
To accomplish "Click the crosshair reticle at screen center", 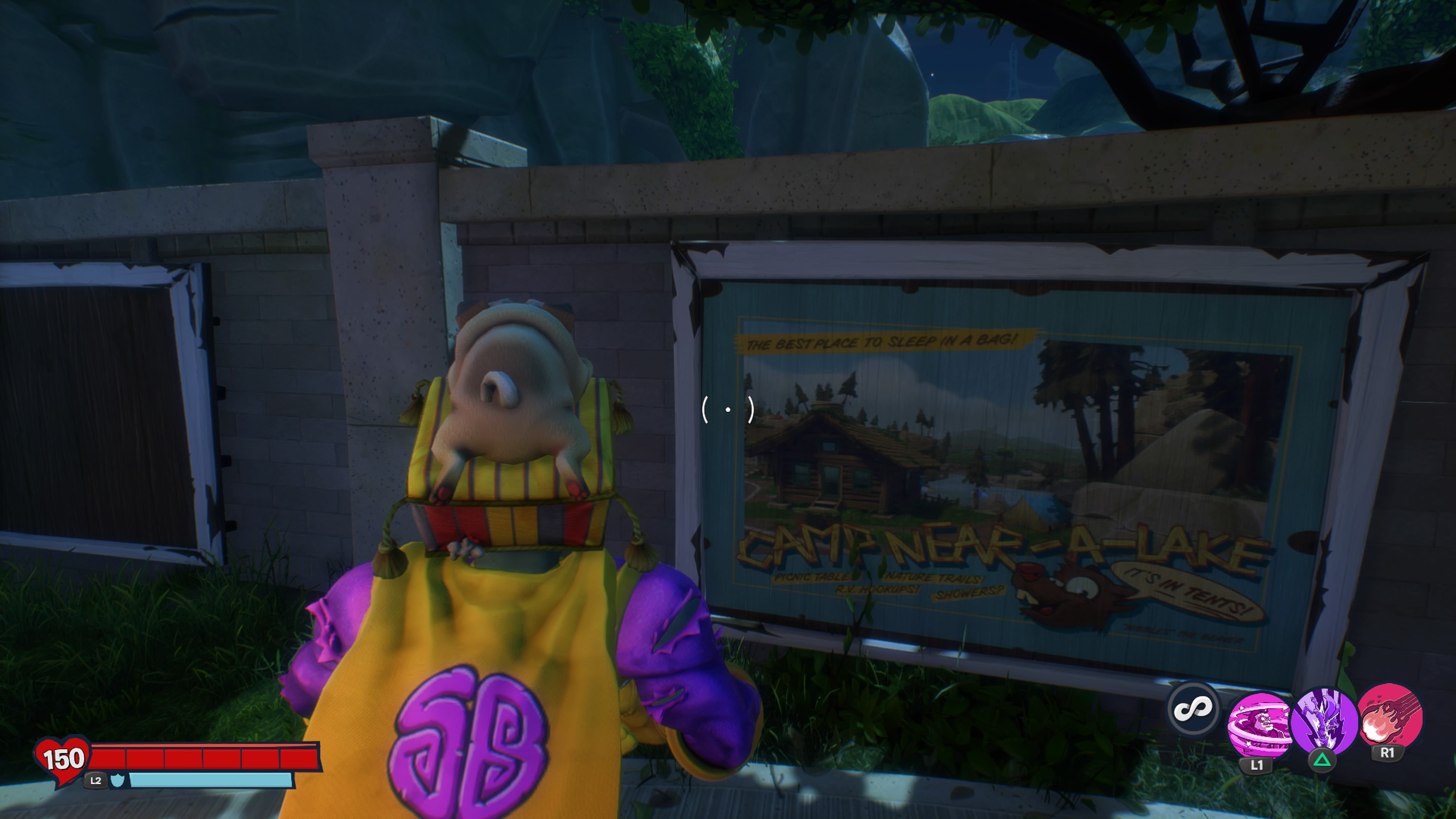I will pyautogui.click(x=728, y=409).
